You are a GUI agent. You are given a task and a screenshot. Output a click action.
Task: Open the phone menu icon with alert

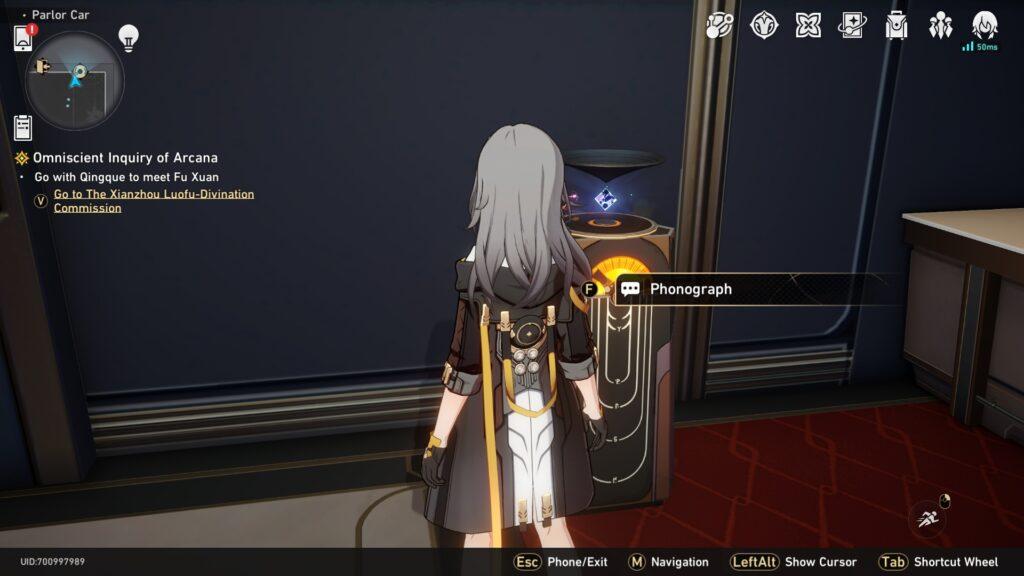[23, 38]
